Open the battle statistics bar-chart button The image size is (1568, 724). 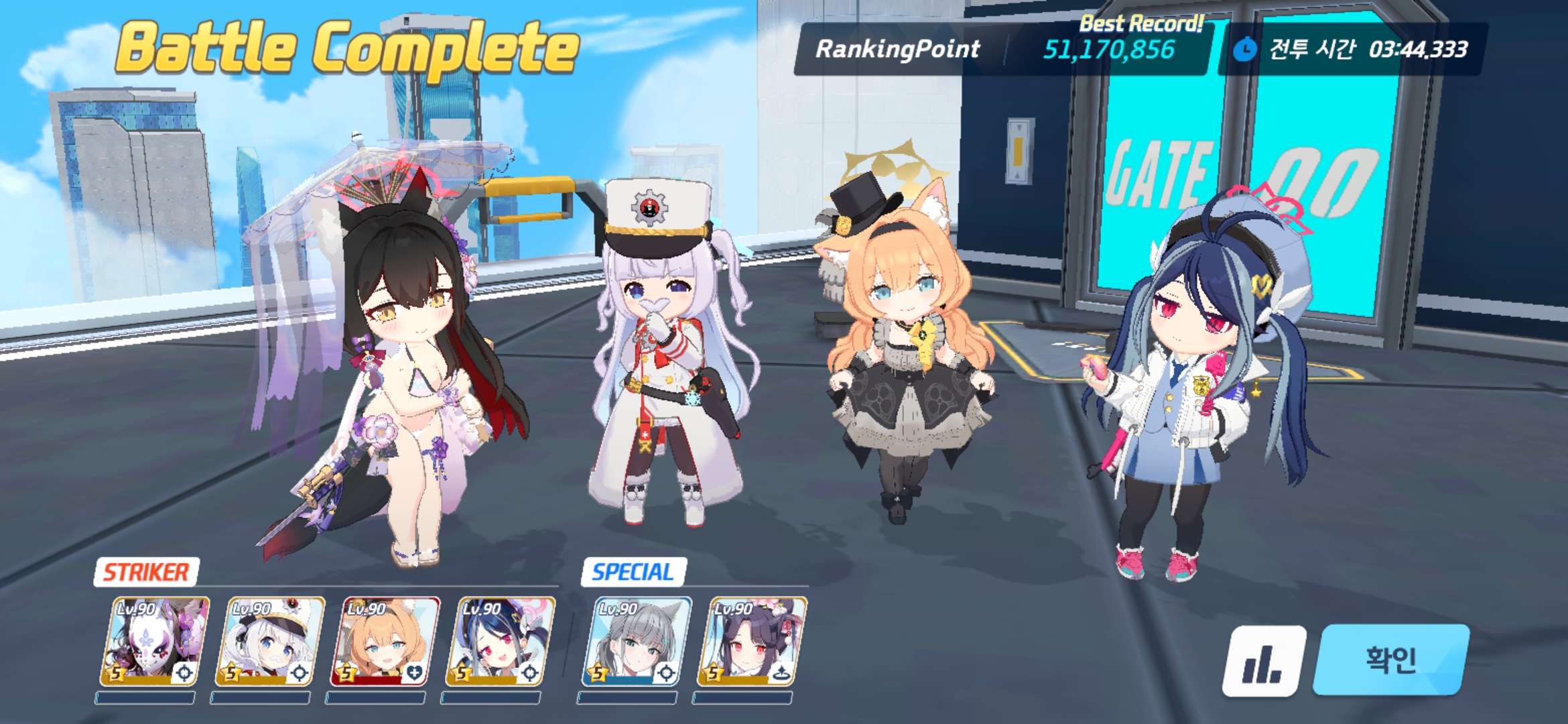(x=1264, y=661)
